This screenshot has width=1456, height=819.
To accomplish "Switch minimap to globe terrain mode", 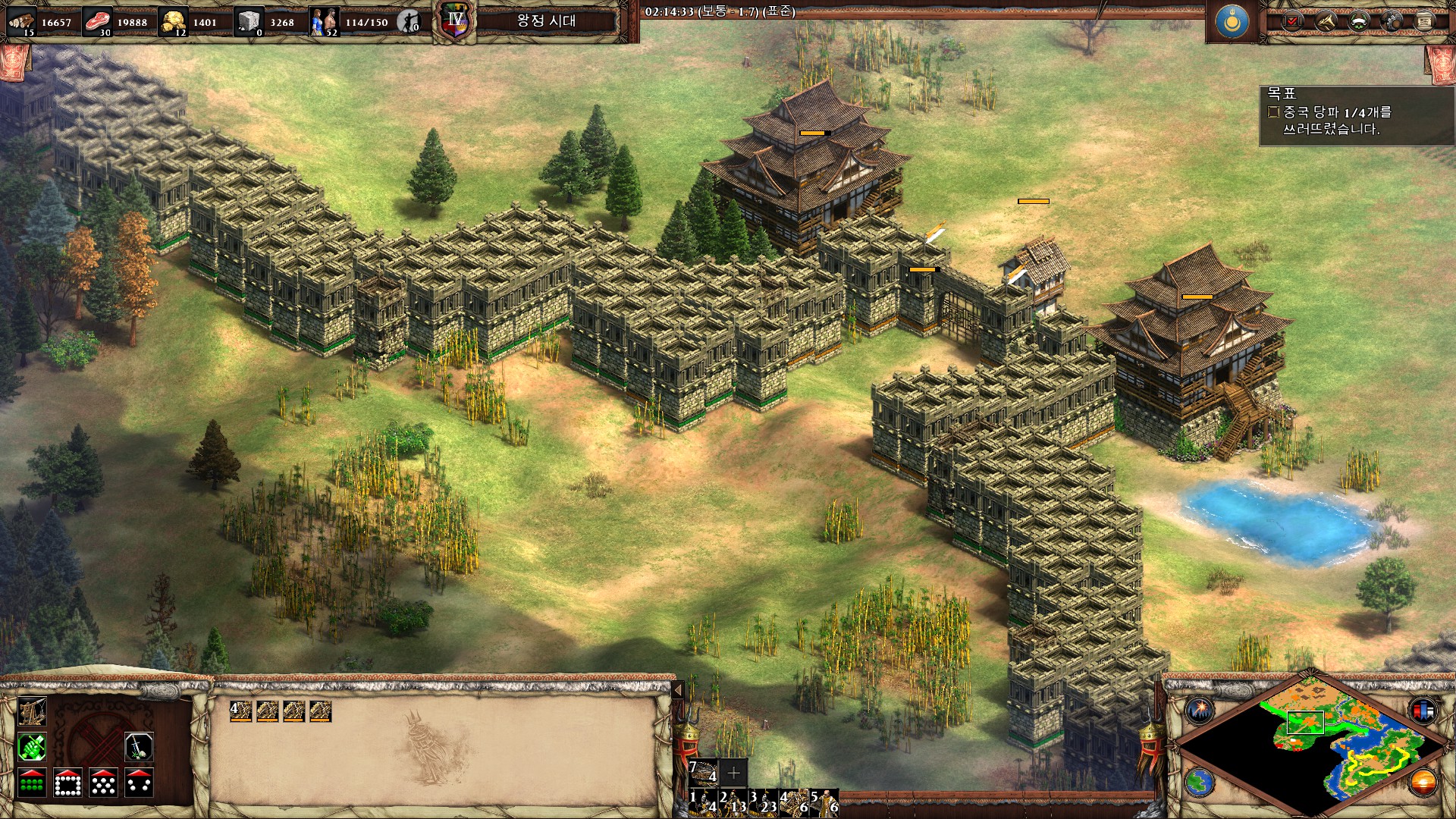I will pos(1200,782).
